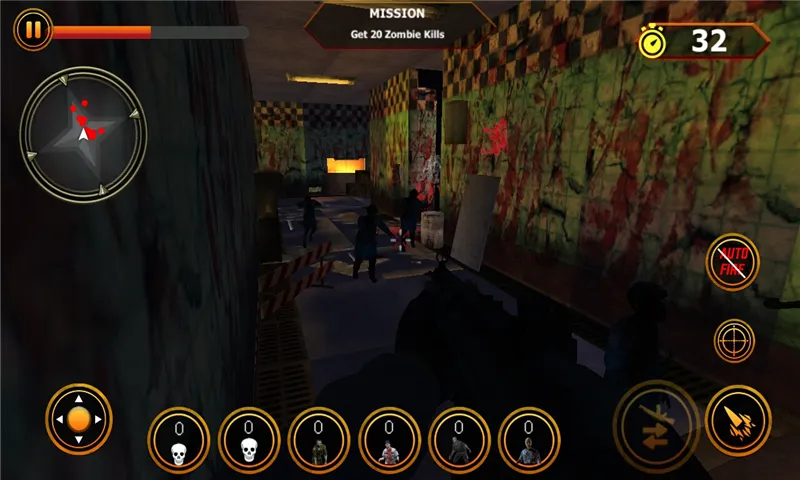
Task: Toggle the Auto Fire button
Action: coord(733,262)
